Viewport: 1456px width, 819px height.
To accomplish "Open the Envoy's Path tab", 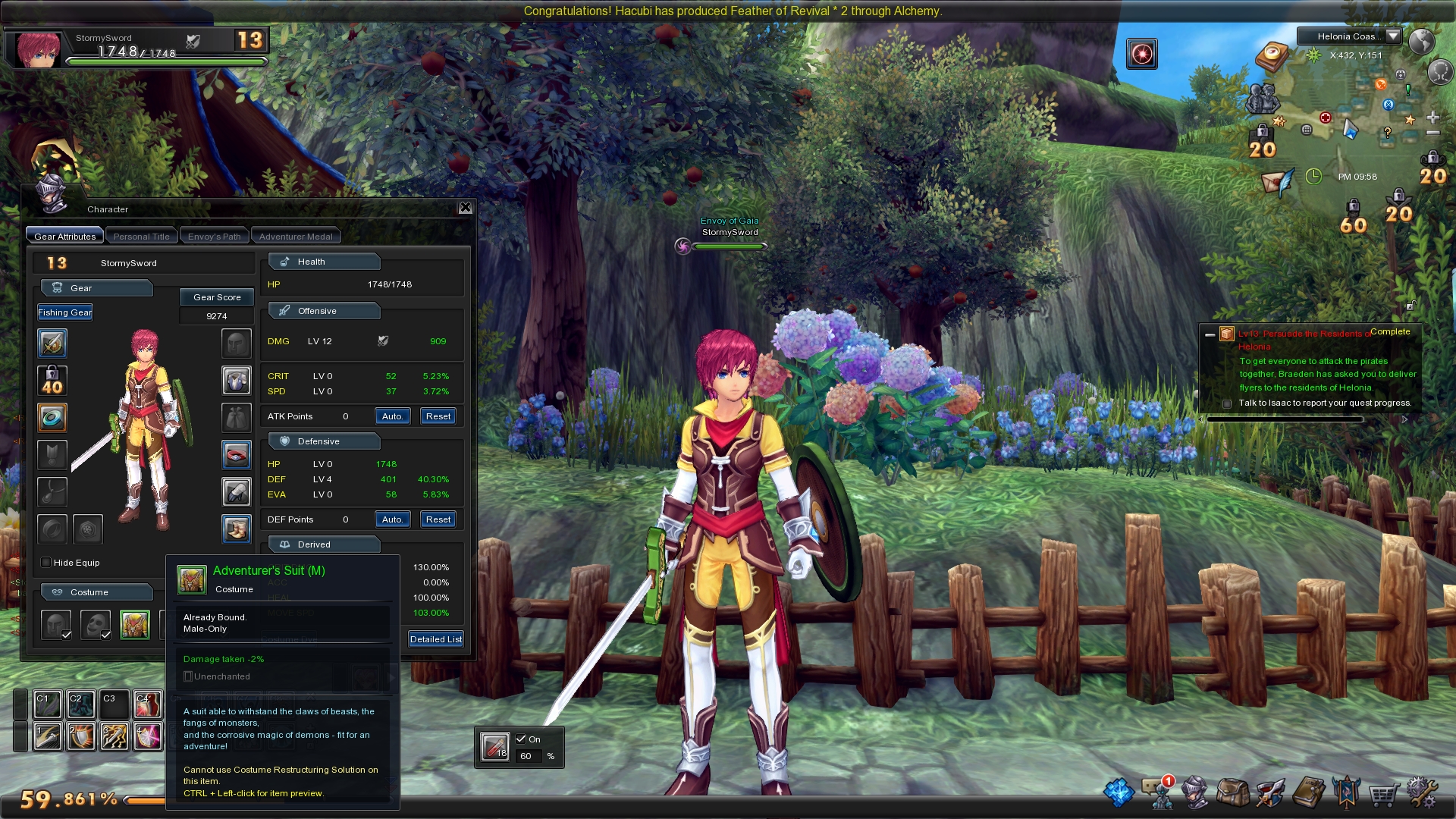I will coord(214,237).
